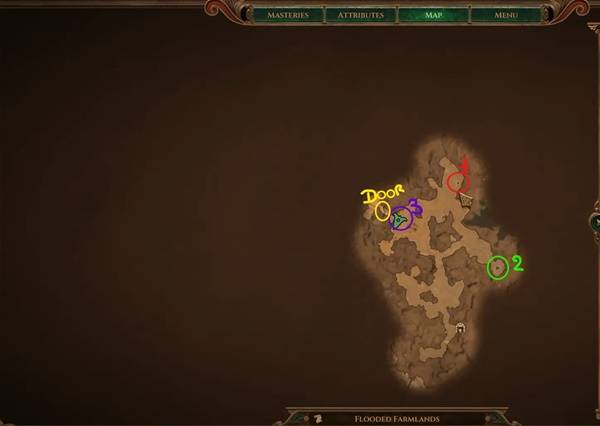Screen dimensions: 600x426
Task: Open the Menu tab
Action: [x=505, y=15]
